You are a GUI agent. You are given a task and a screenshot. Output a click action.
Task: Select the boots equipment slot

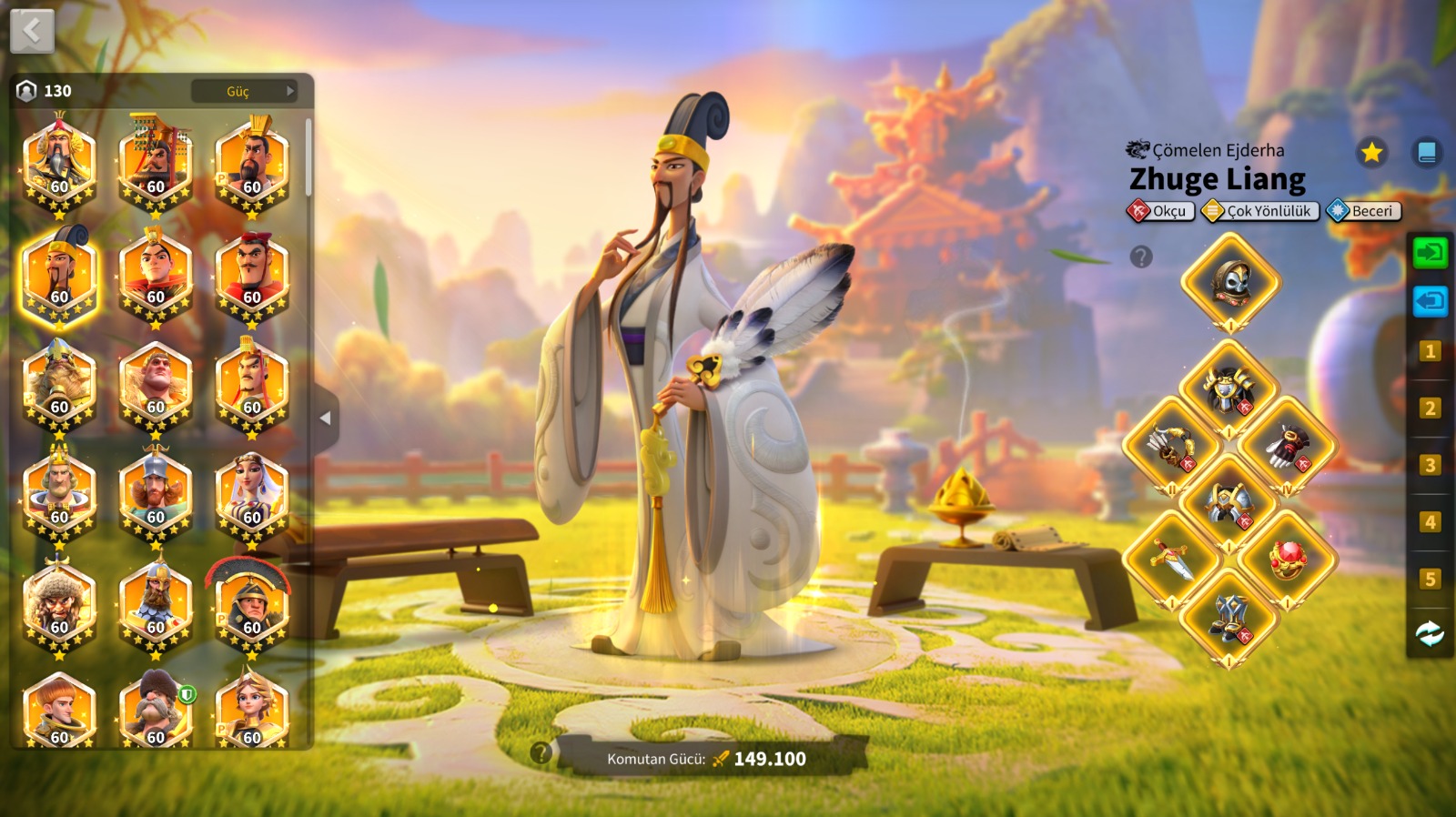coord(1229,618)
